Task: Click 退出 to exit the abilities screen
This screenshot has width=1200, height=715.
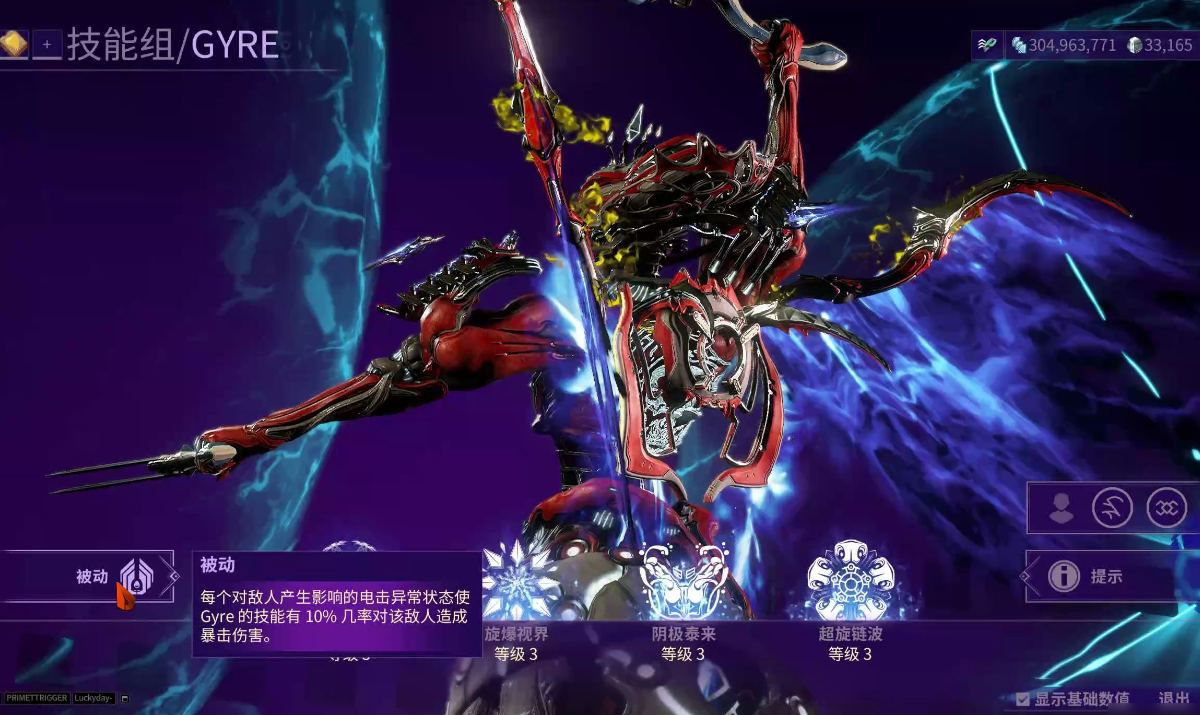Action: tap(1173, 699)
